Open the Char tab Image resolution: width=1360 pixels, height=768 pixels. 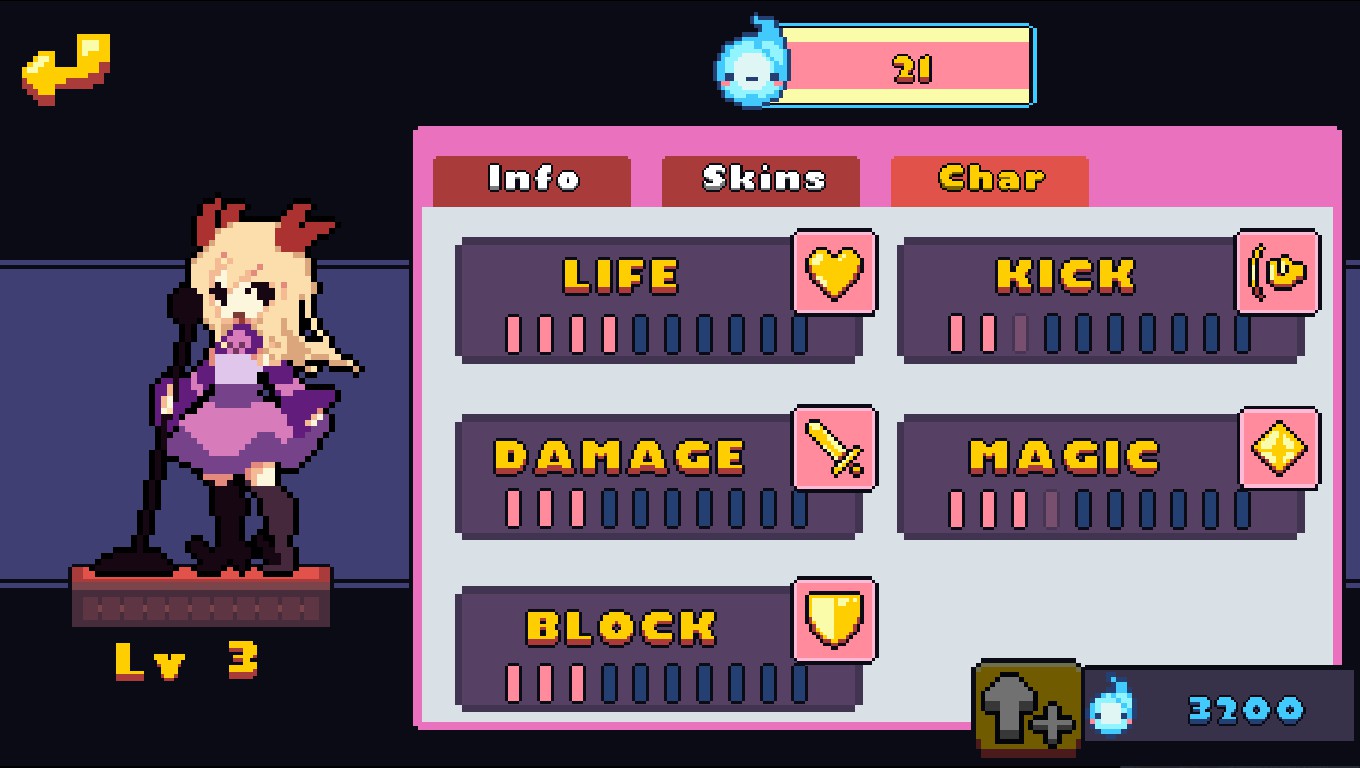[988, 179]
